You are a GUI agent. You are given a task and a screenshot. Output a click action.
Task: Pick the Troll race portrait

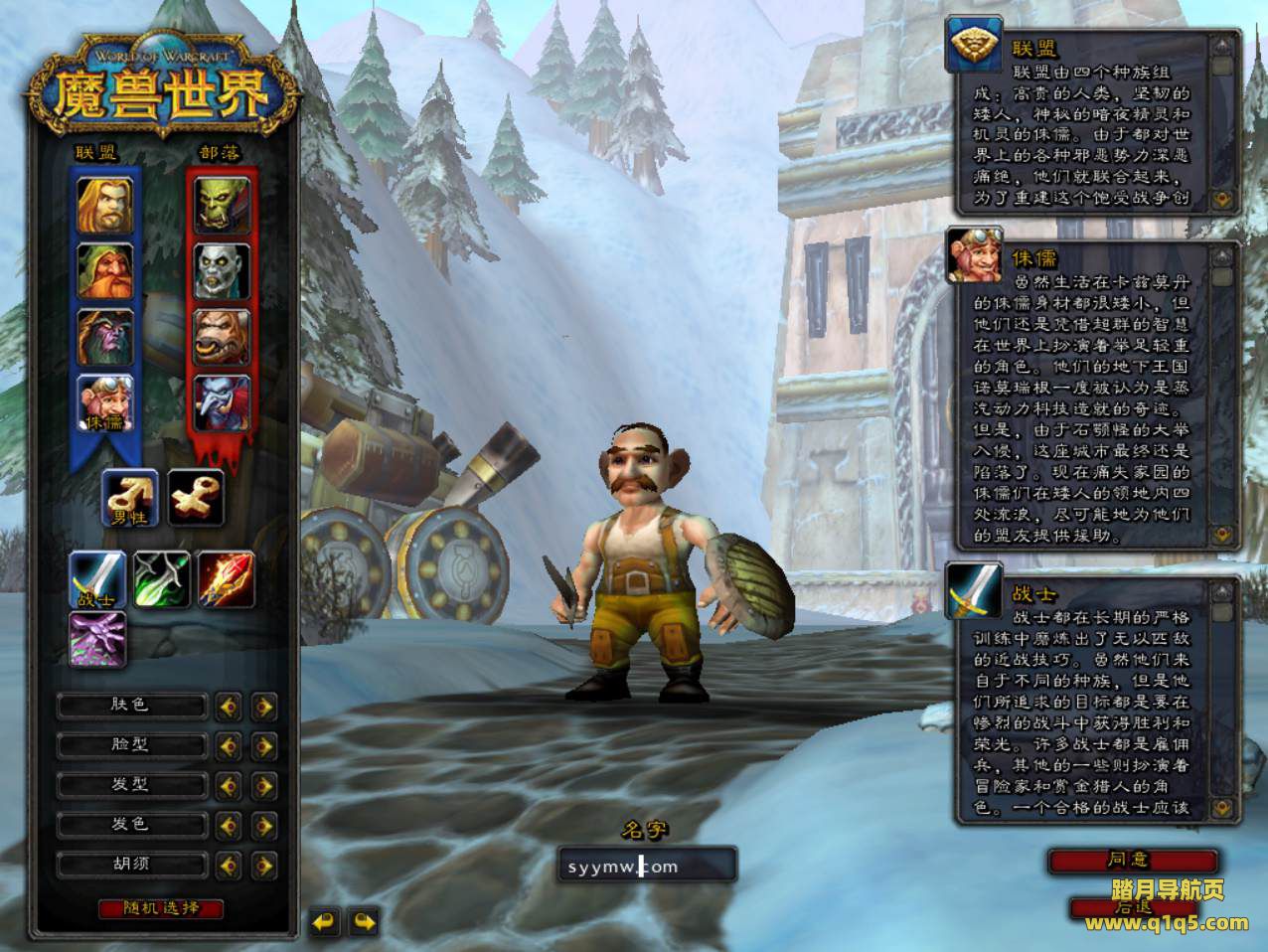click(222, 402)
